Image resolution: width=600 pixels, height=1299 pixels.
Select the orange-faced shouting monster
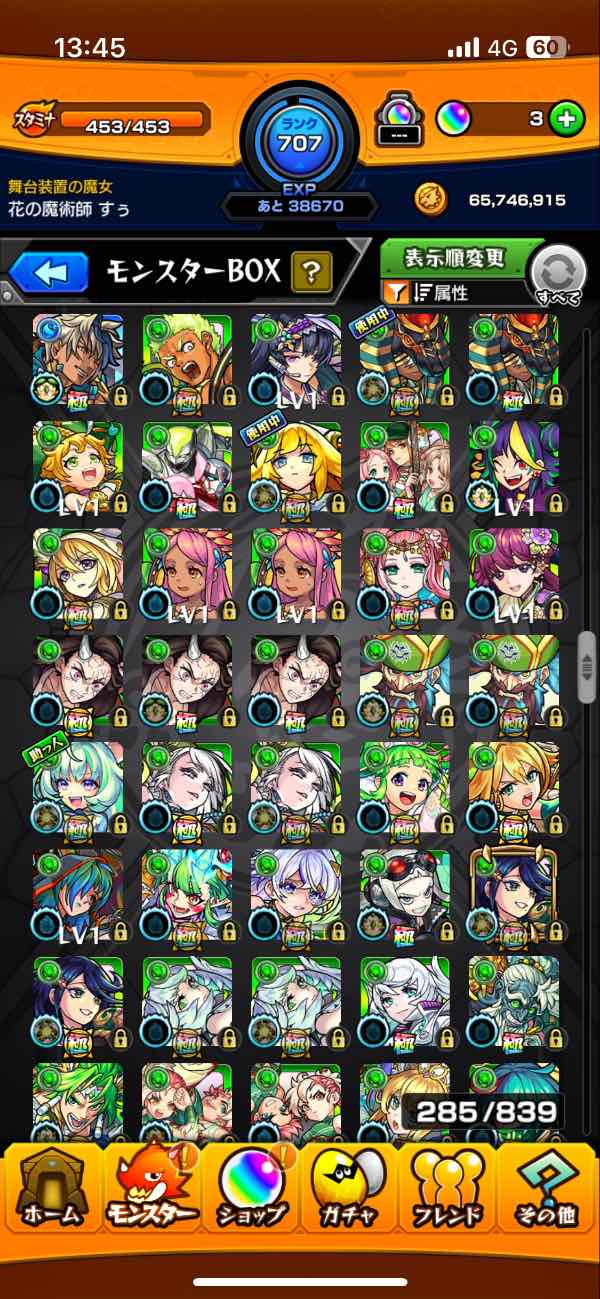point(187,360)
